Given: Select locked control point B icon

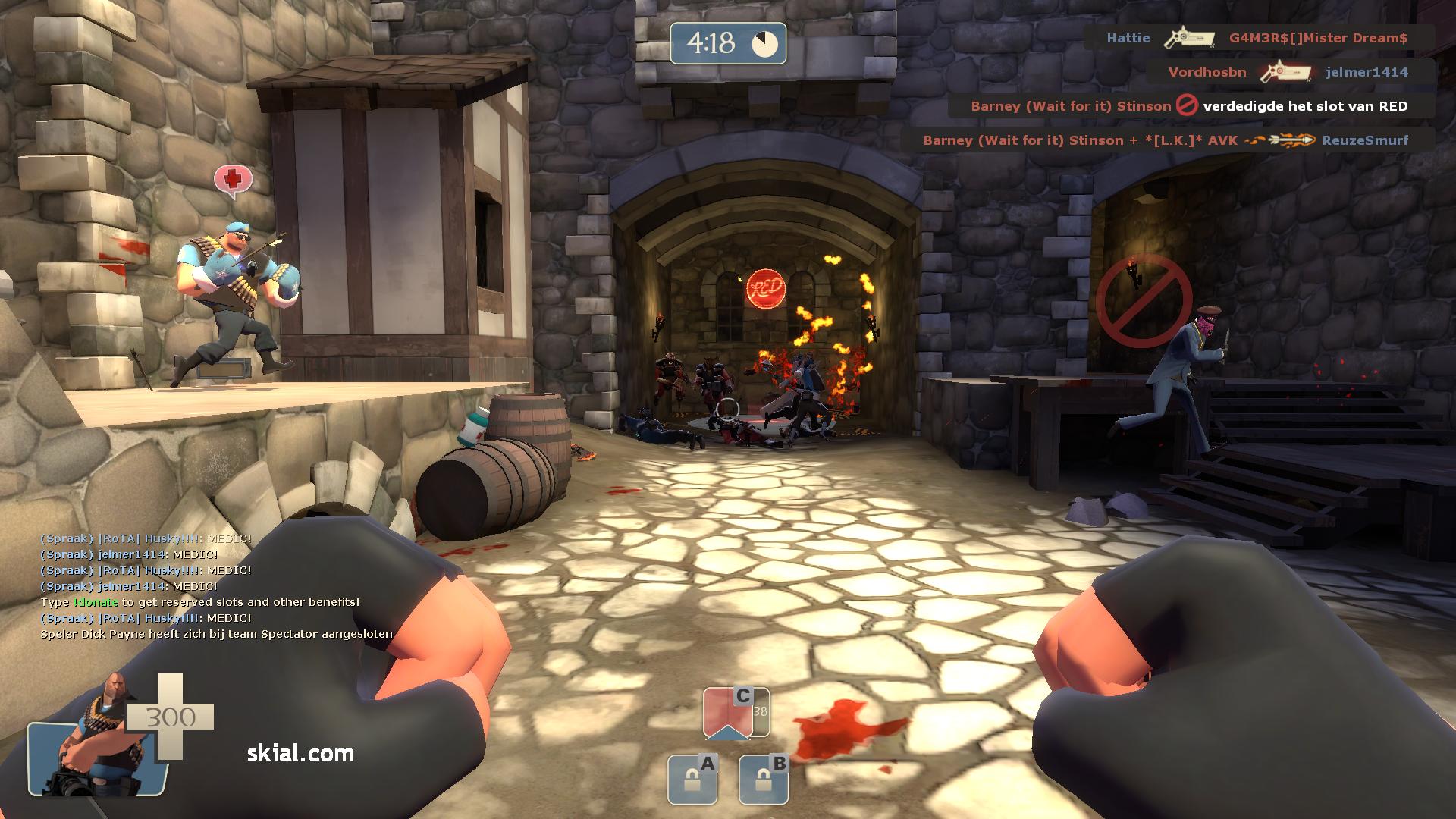Looking at the screenshot, I should point(764,780).
